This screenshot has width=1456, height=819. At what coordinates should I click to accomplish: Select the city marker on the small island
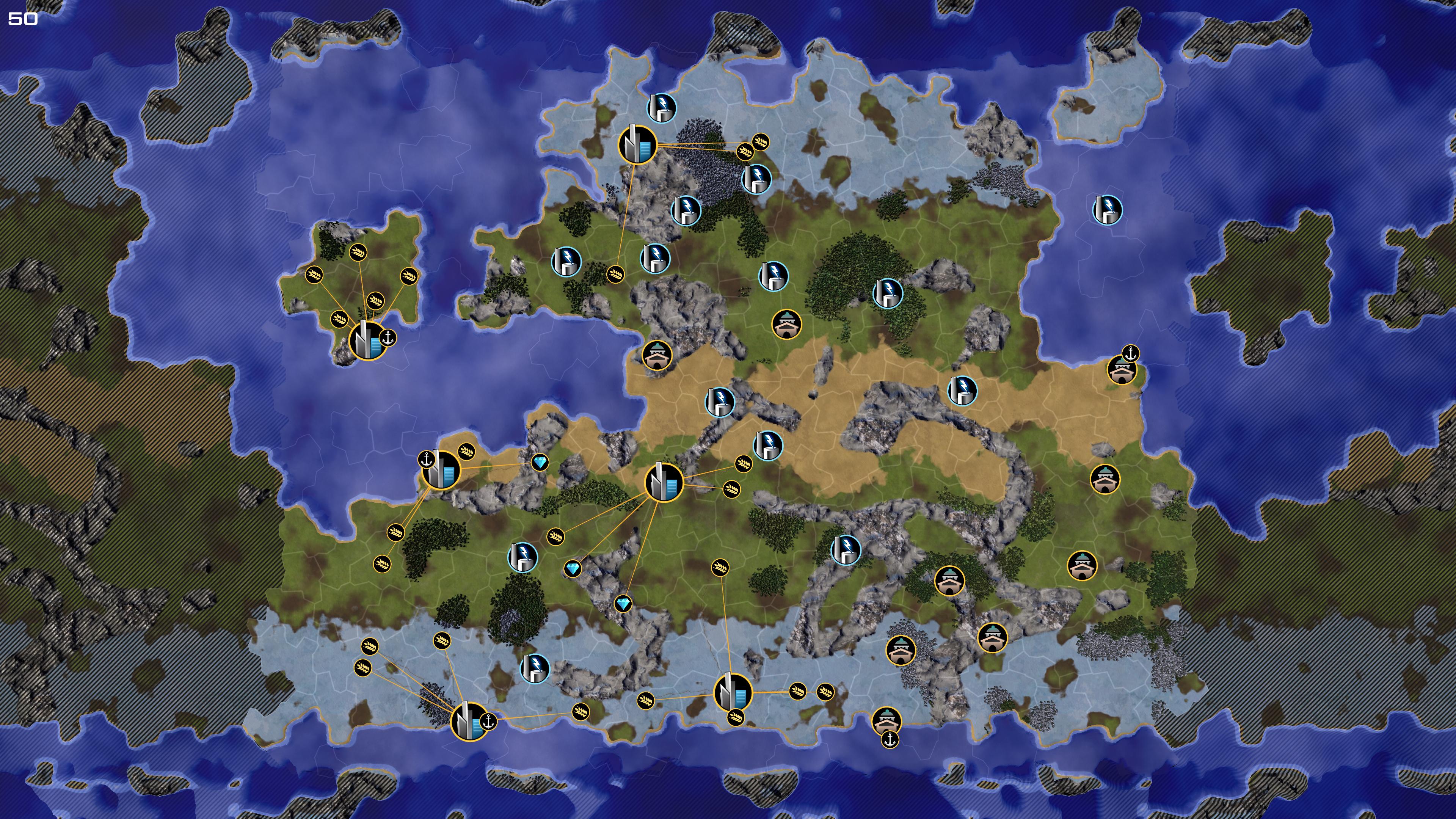tap(368, 340)
